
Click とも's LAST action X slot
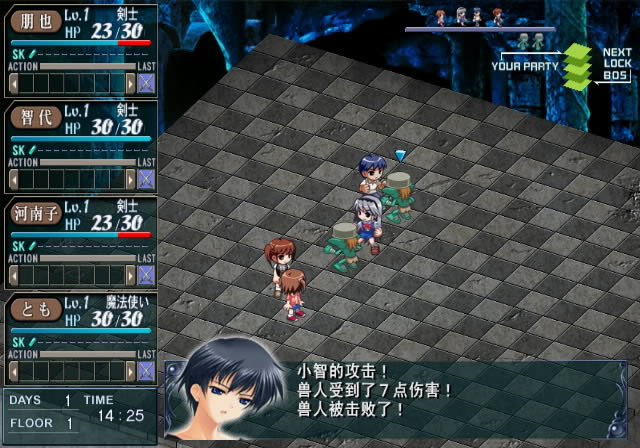coord(146,371)
